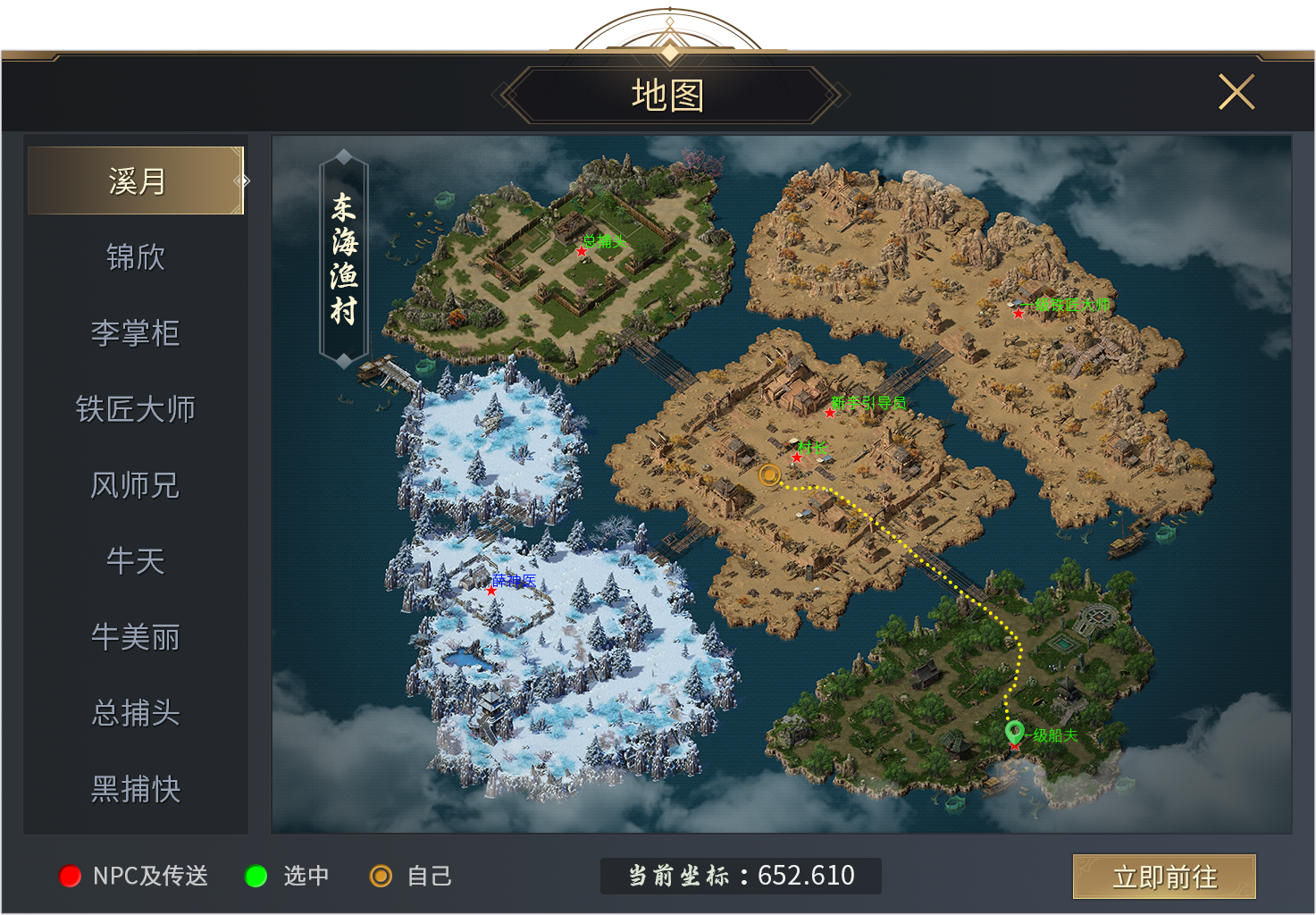Click the 村长 star marker on the map

tap(797, 457)
